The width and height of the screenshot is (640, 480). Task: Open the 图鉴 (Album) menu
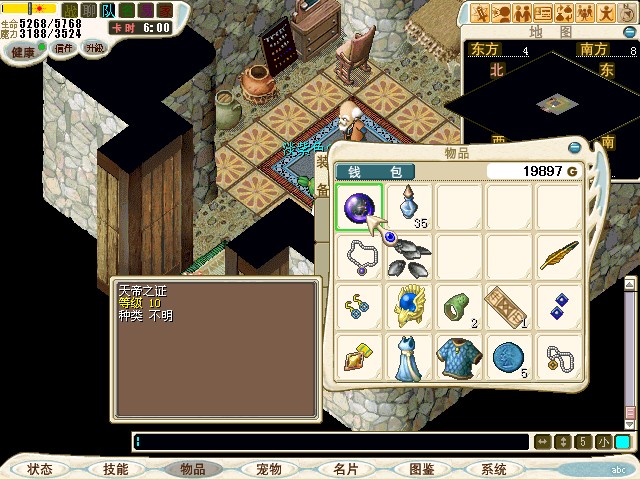(x=421, y=469)
